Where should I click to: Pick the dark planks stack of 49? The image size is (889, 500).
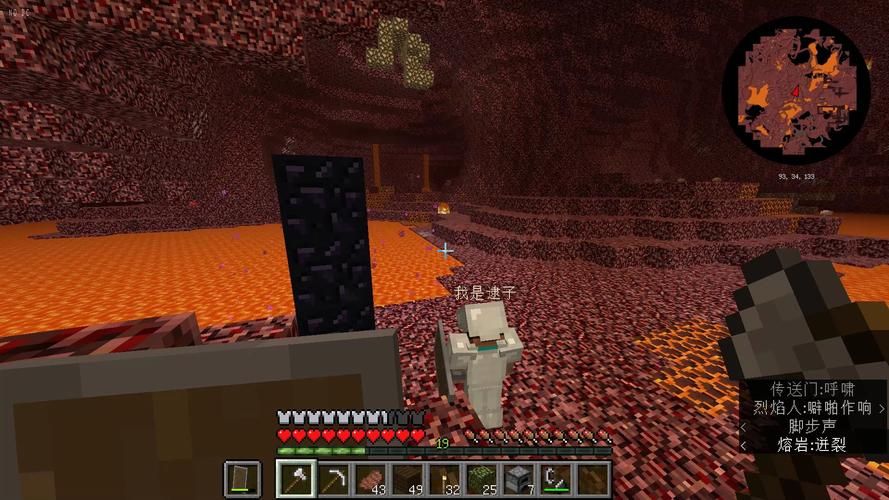pyautogui.click(x=407, y=479)
